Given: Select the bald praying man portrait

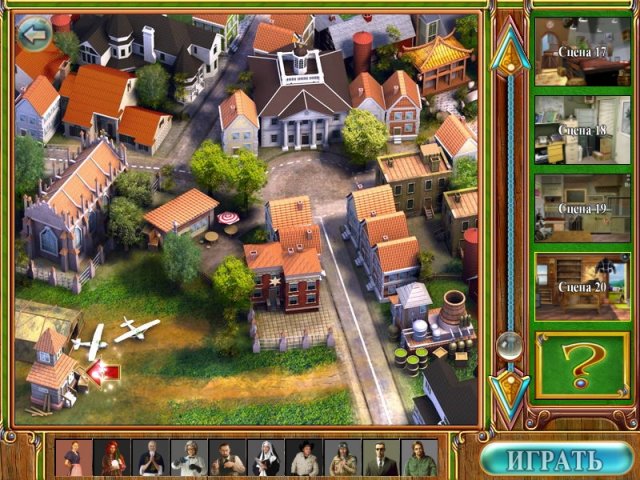Looking at the screenshot, I should click(x=150, y=458).
